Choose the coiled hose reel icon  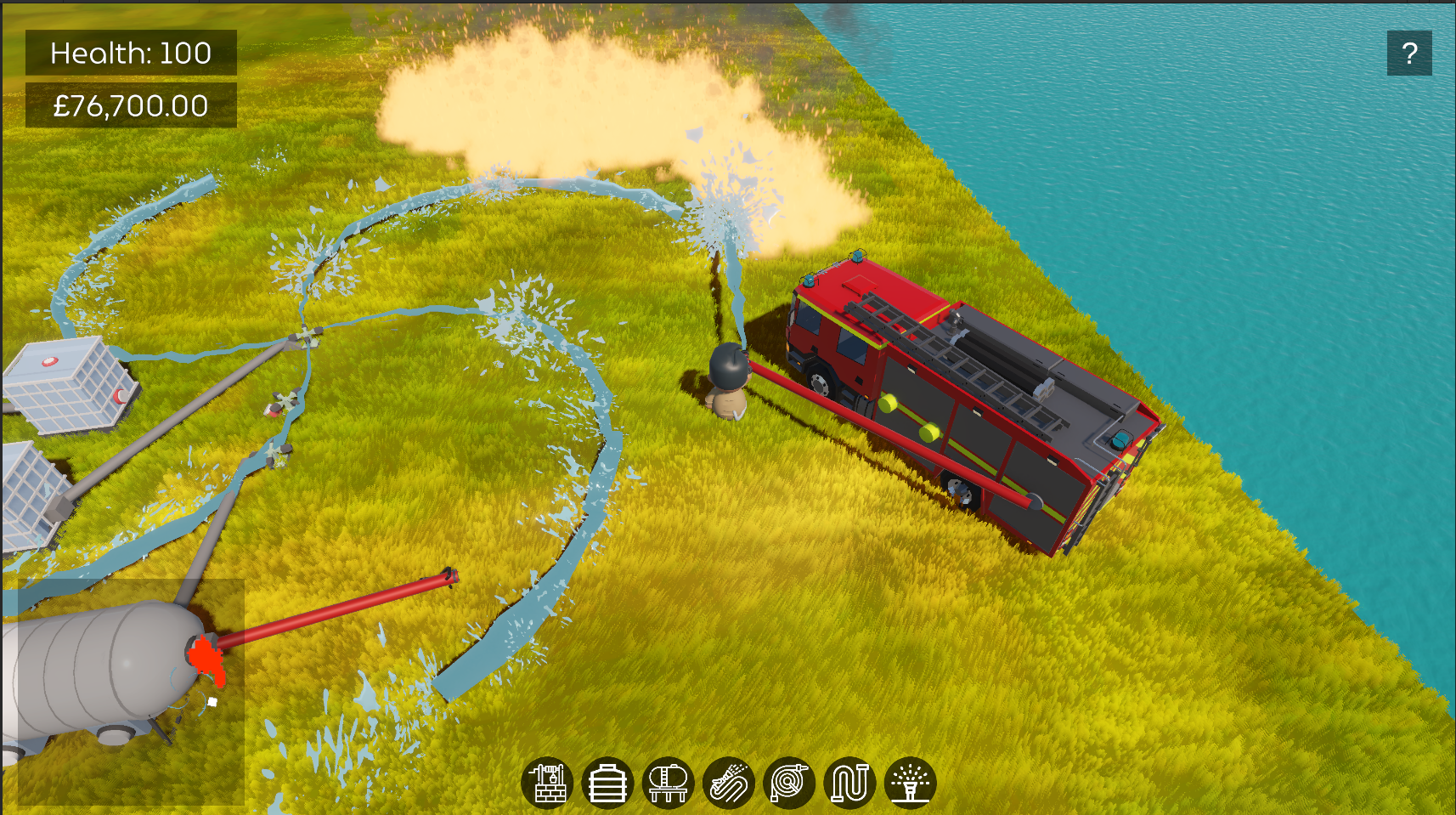pos(789,782)
